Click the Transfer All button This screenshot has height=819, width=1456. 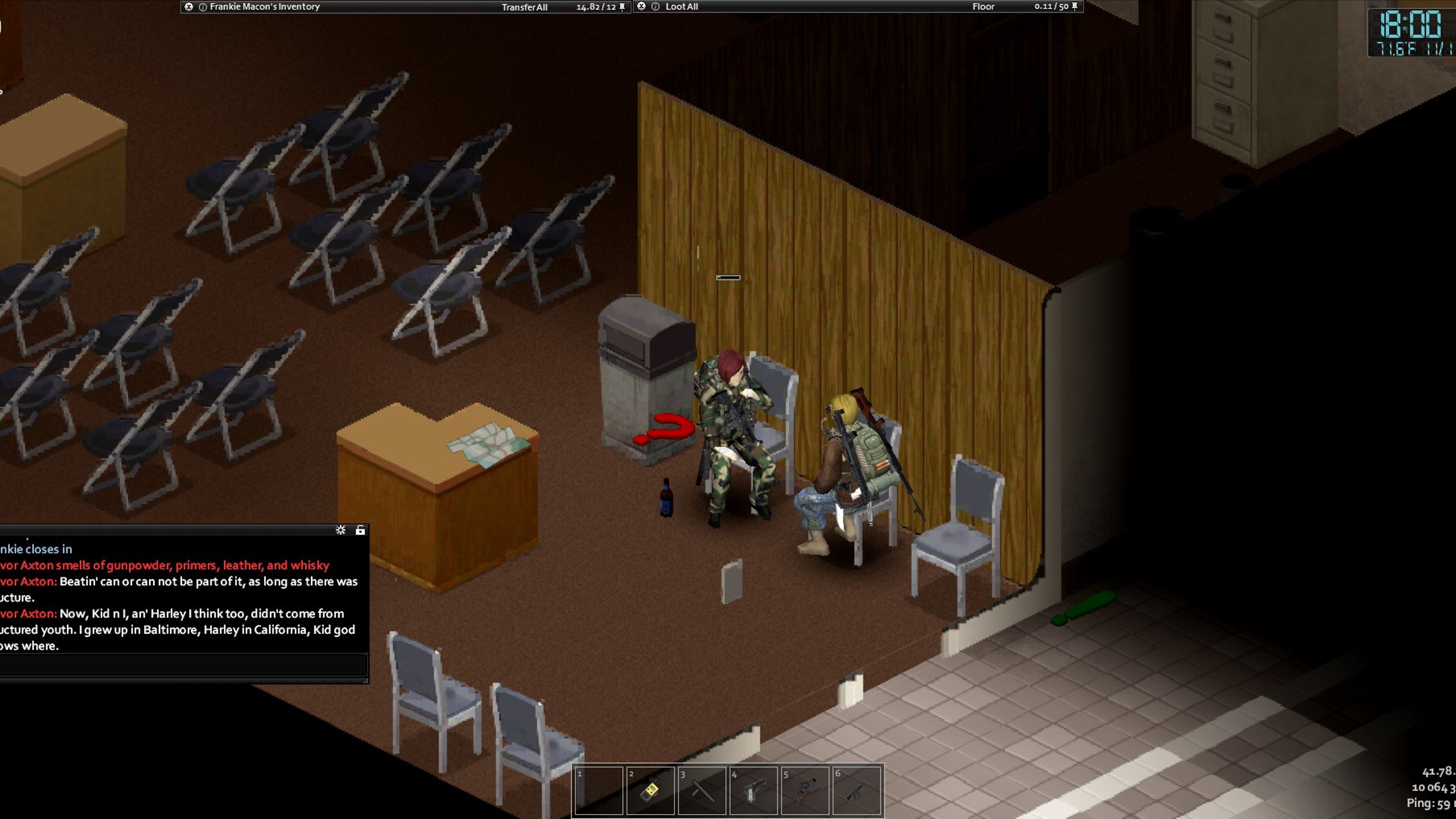coord(524,8)
